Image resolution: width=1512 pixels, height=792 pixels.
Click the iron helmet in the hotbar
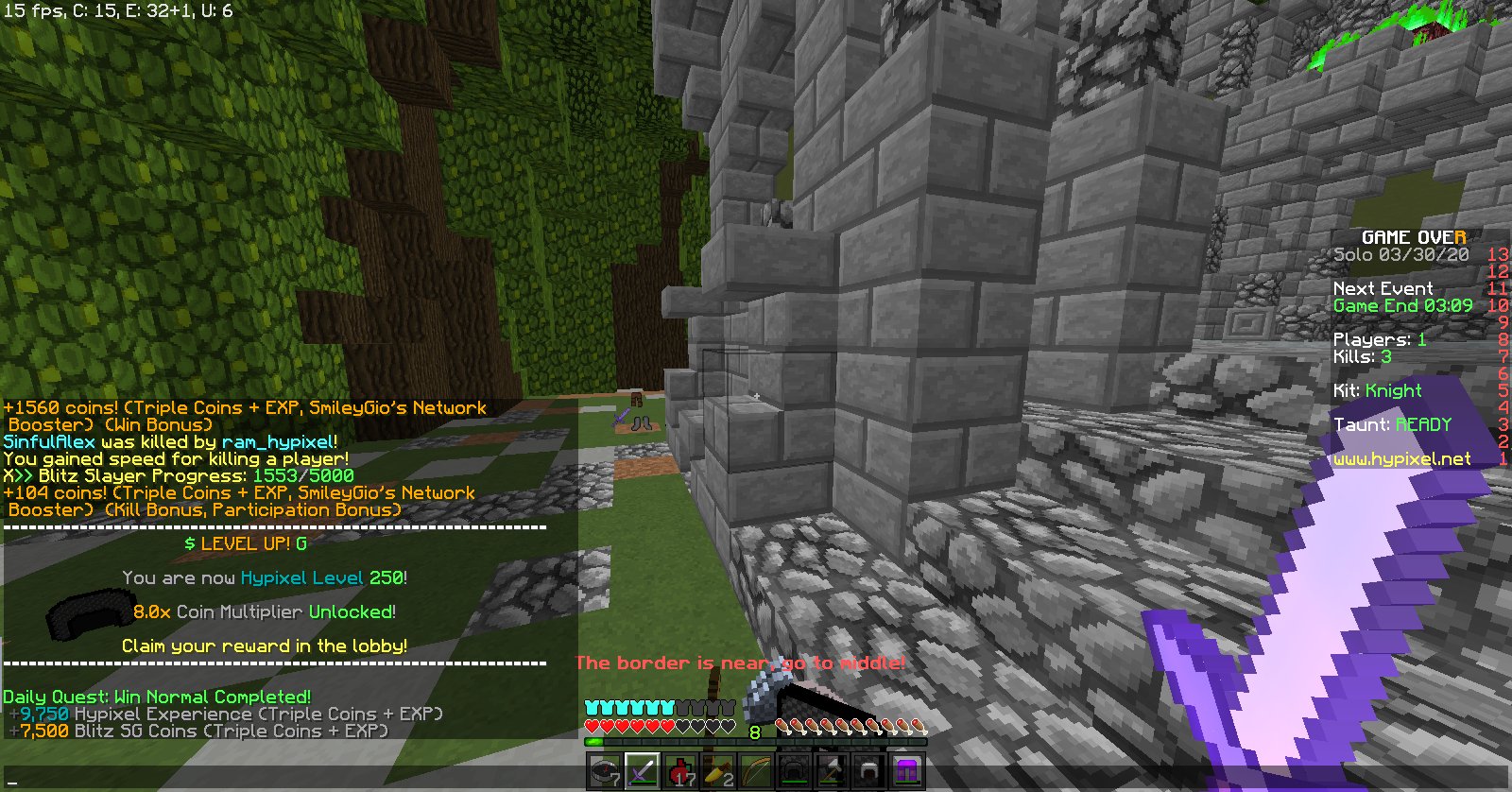pyautogui.click(x=868, y=770)
